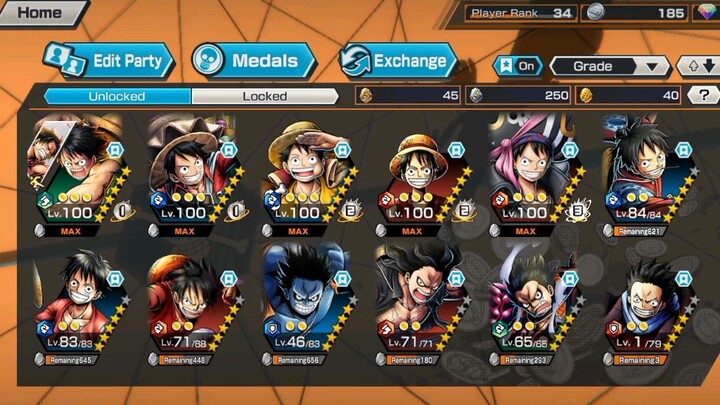The height and width of the screenshot is (405, 720).
Task: Switch to the Locked tab
Action: point(265,96)
